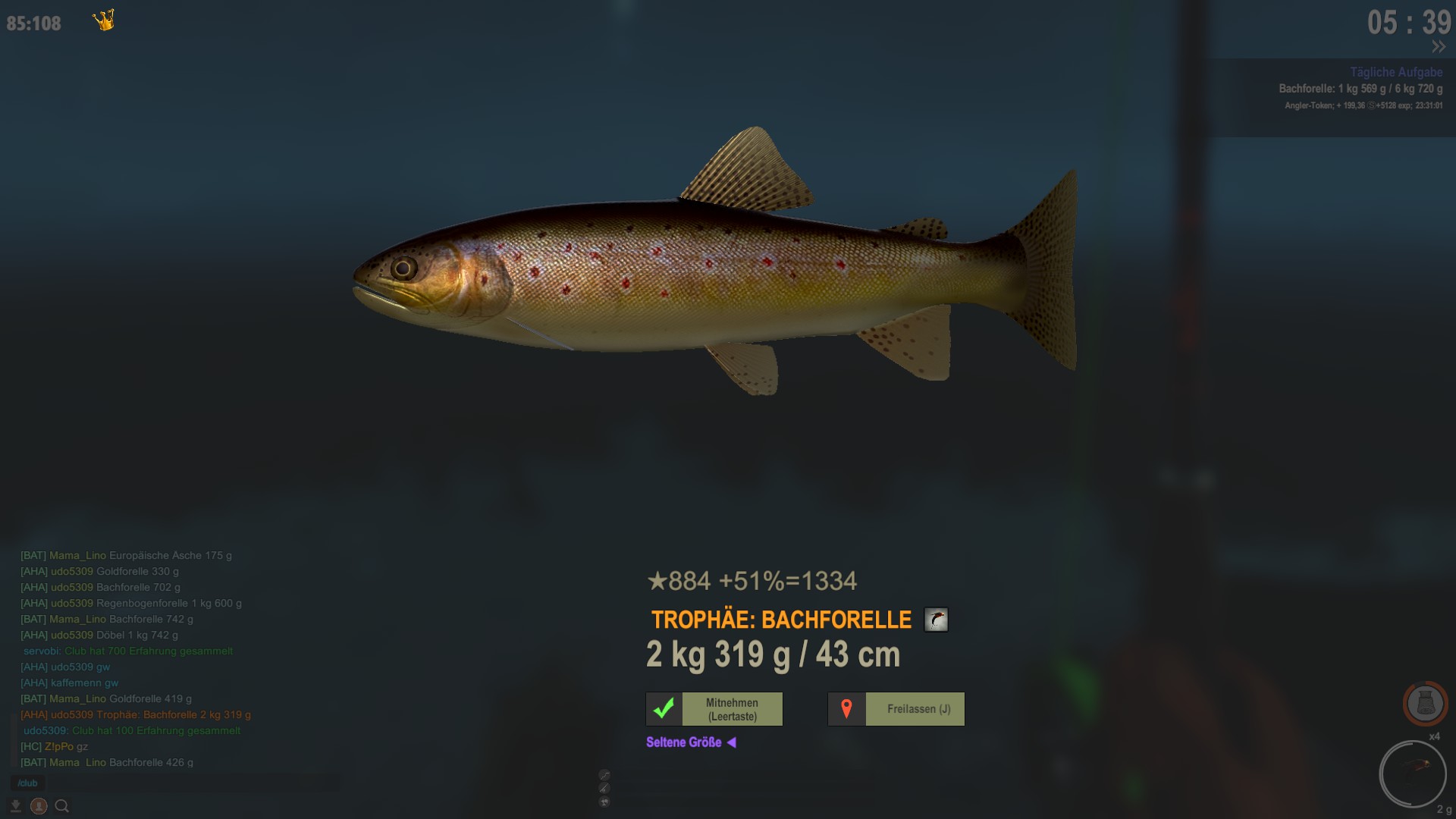
Task: Select the fly bait in the reel circle
Action: (1413, 773)
